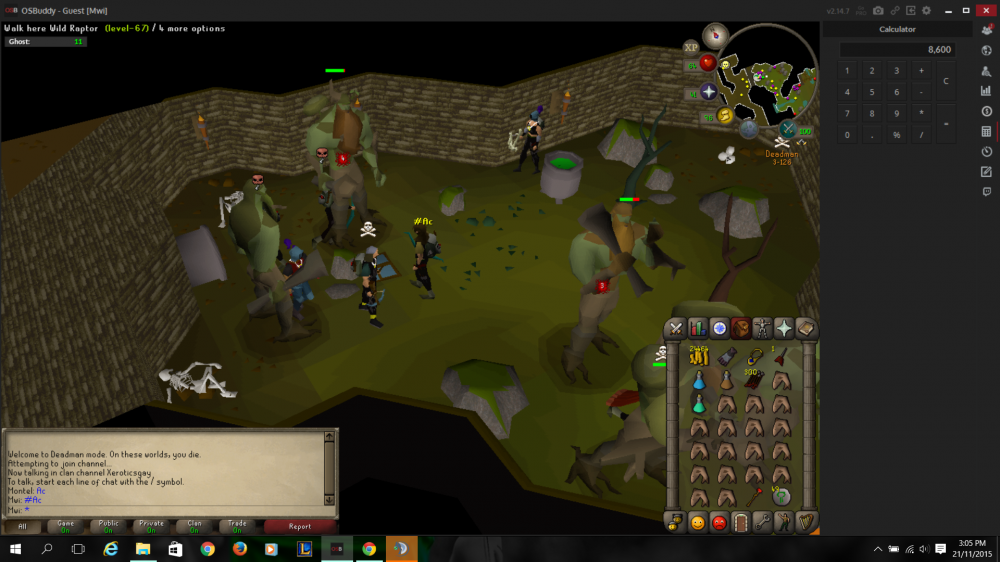Switch to the Stats tab
The image size is (1000, 562).
click(x=698, y=329)
